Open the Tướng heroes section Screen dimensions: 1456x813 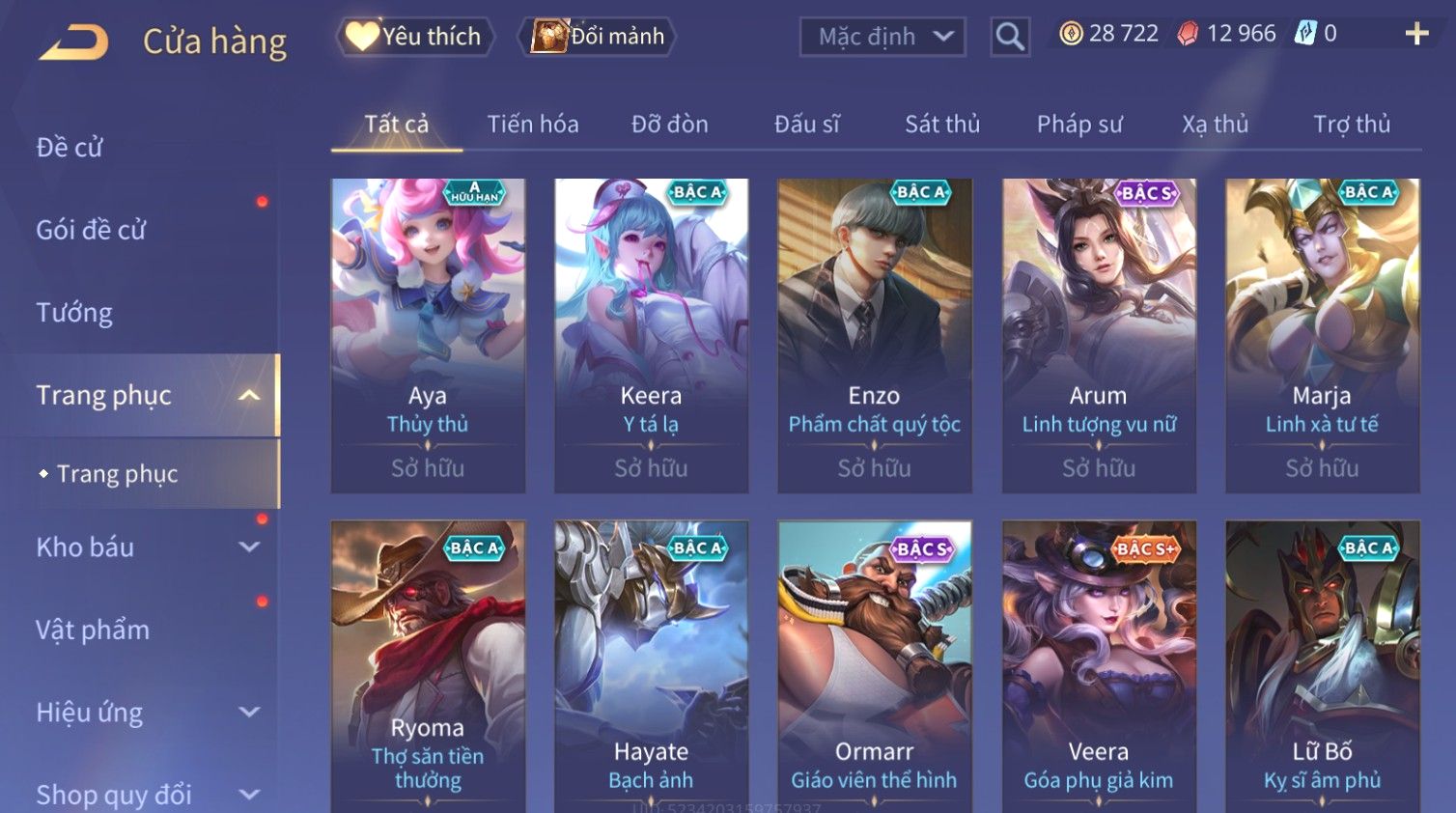point(74,313)
